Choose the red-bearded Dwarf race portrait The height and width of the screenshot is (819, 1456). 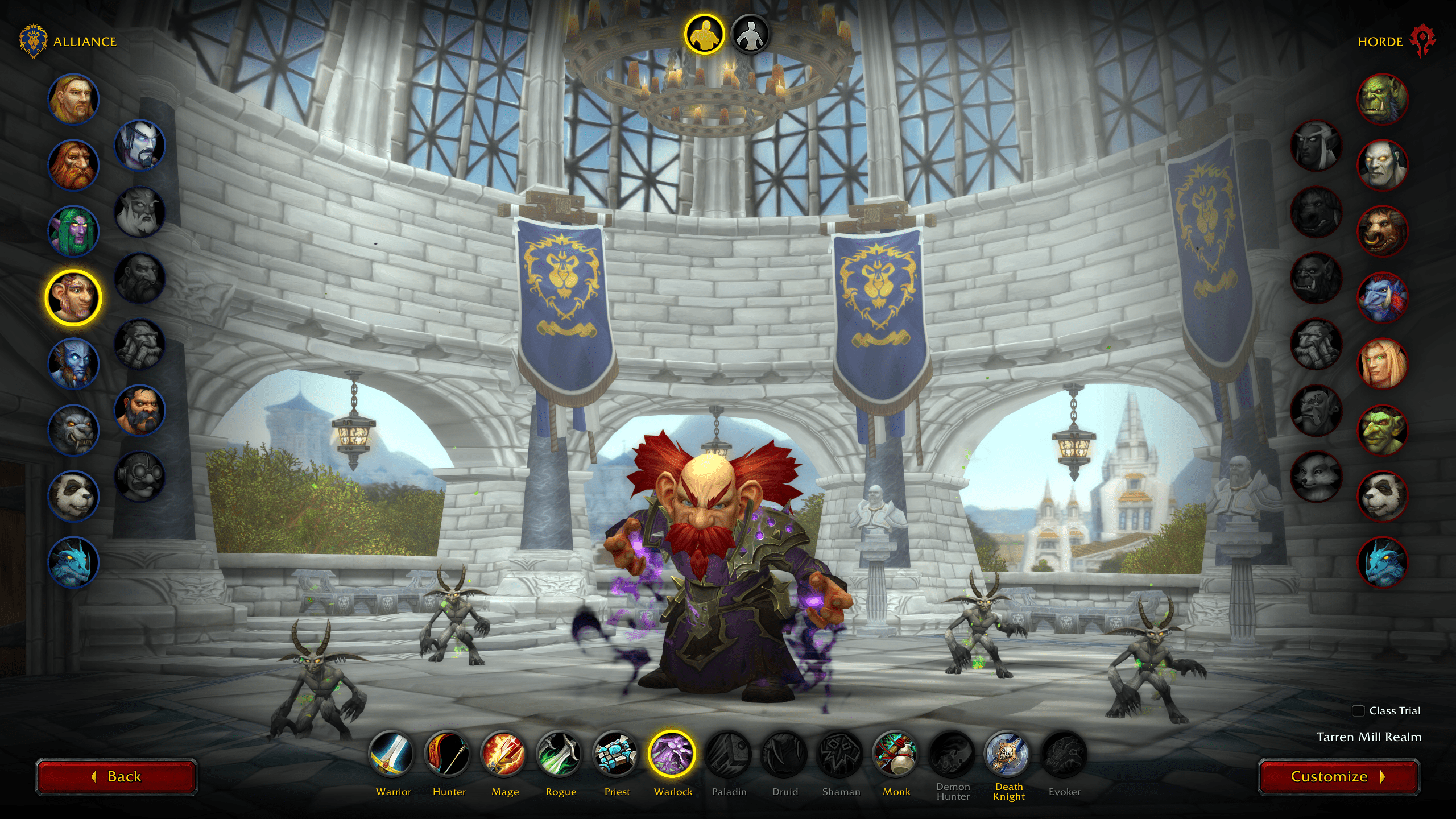(73, 165)
